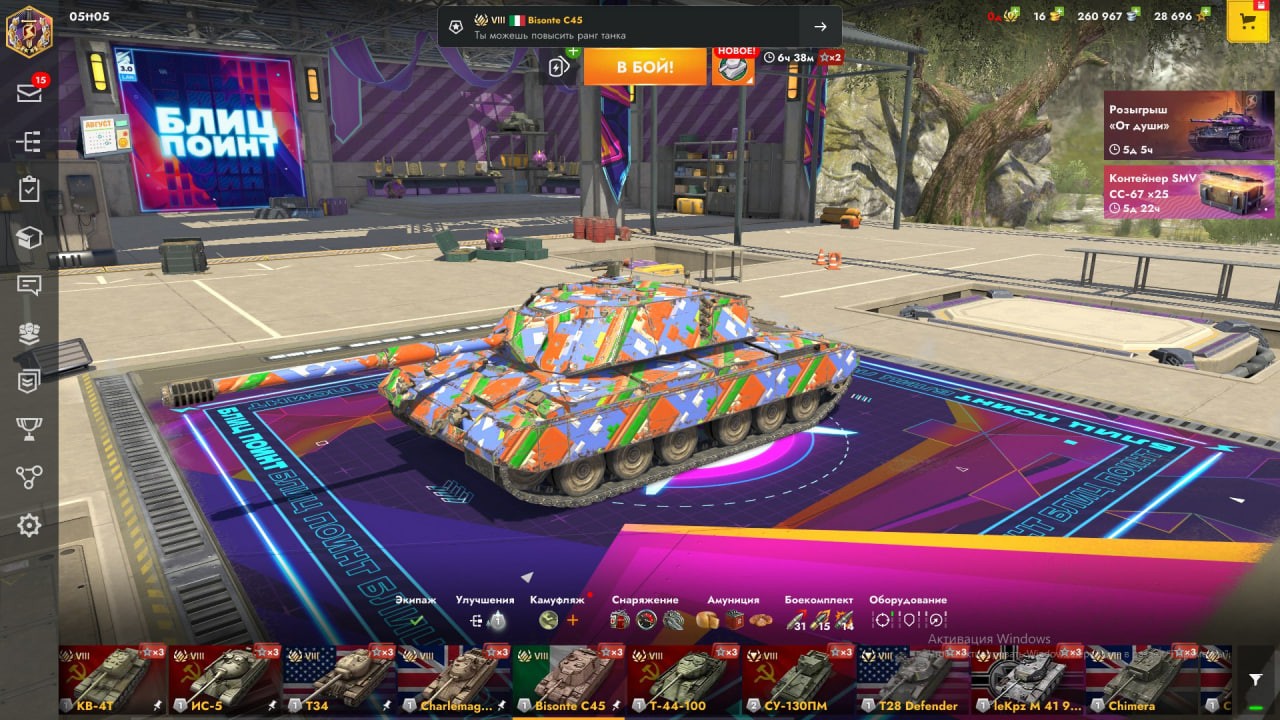The height and width of the screenshot is (720, 1280).
Task: Open the «Контейнер SMV CC-67 ×25» offer banner
Action: point(1175,192)
